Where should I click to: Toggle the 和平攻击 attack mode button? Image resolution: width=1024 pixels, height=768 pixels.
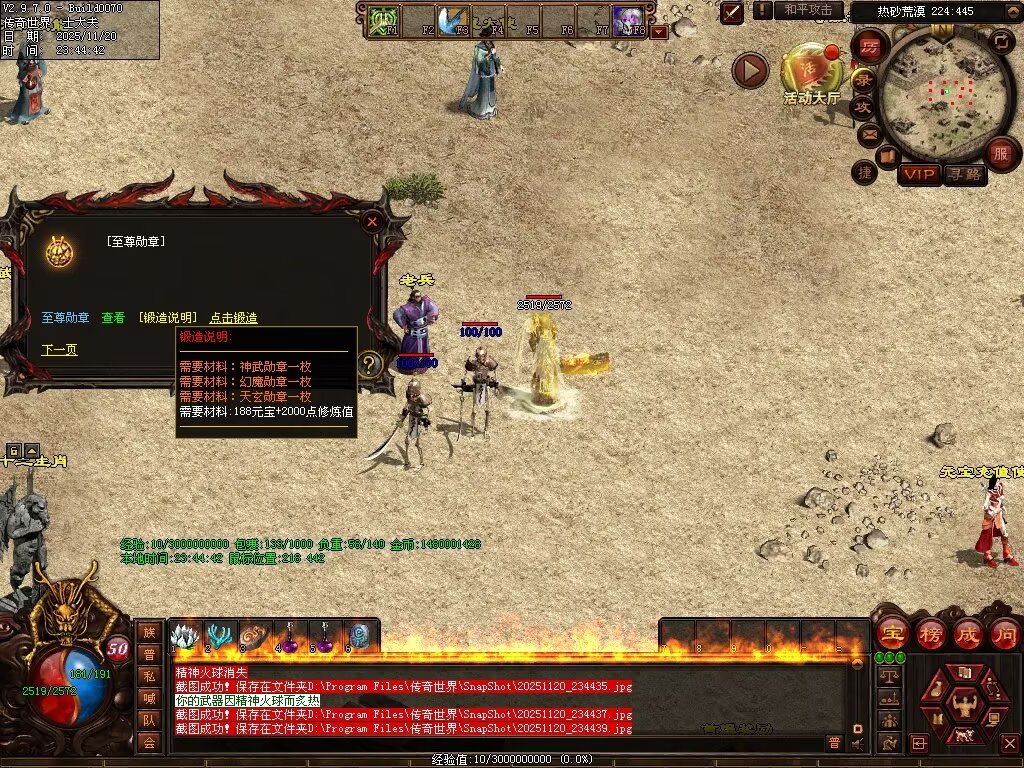(x=808, y=10)
